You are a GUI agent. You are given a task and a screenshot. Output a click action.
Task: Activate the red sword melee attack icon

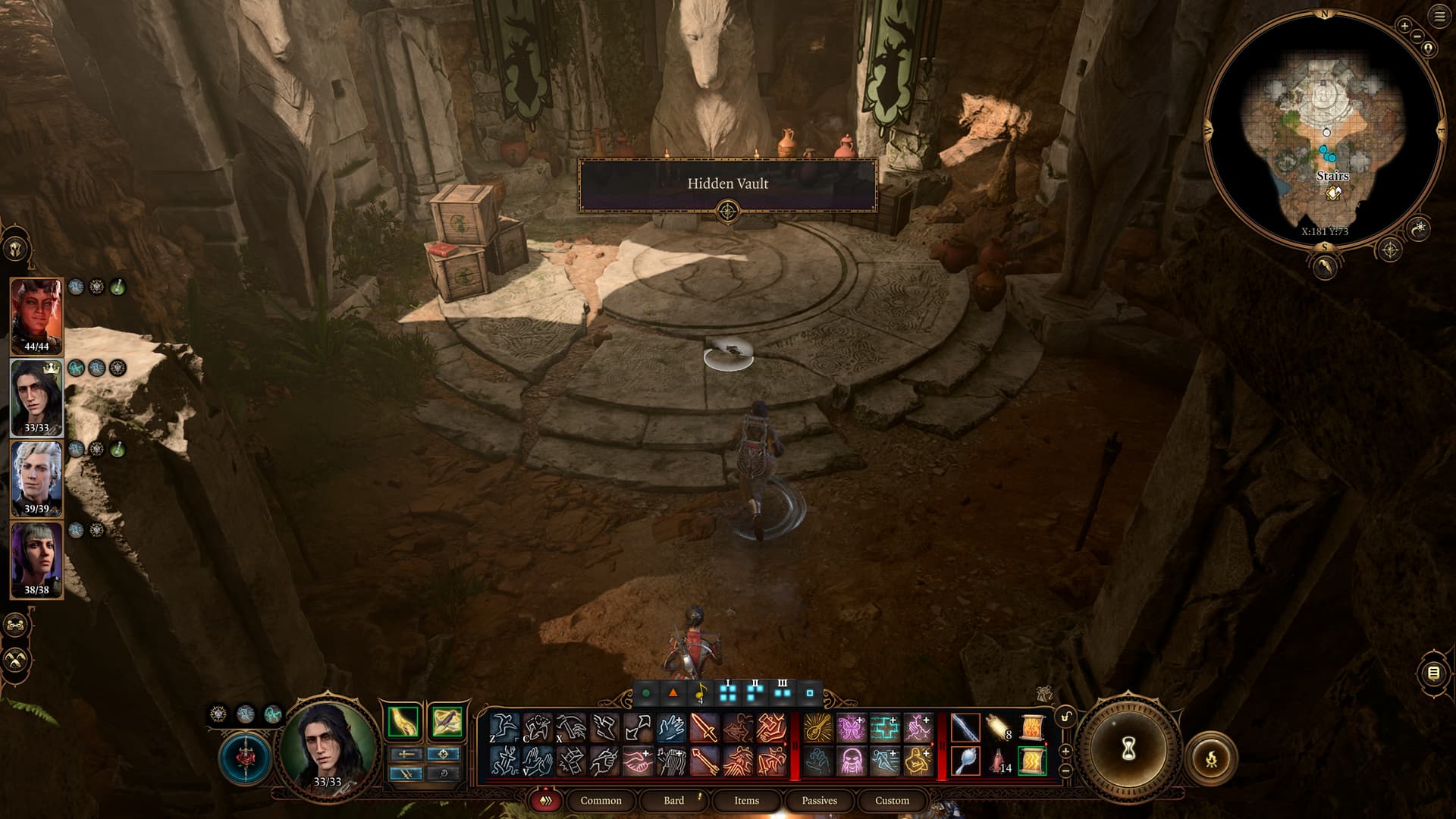click(704, 728)
